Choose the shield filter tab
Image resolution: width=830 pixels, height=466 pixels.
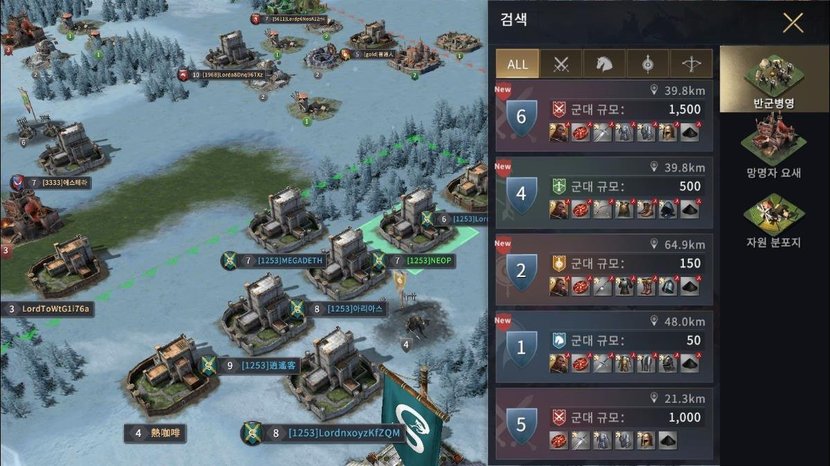coord(648,64)
